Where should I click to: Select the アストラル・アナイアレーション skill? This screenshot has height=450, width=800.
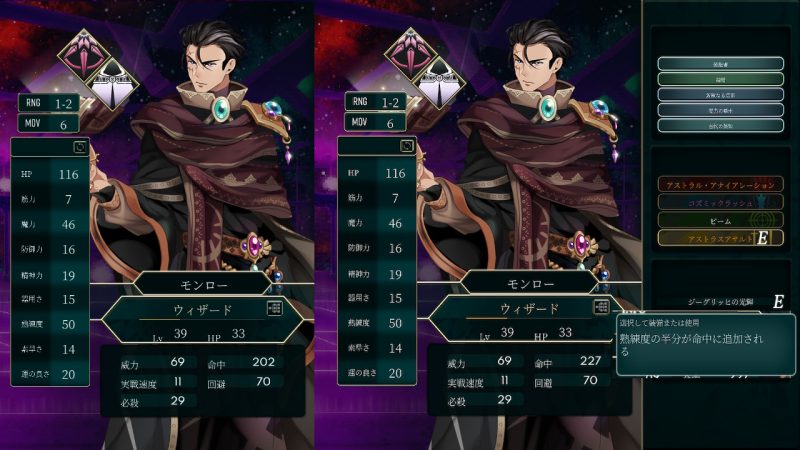coord(720,185)
